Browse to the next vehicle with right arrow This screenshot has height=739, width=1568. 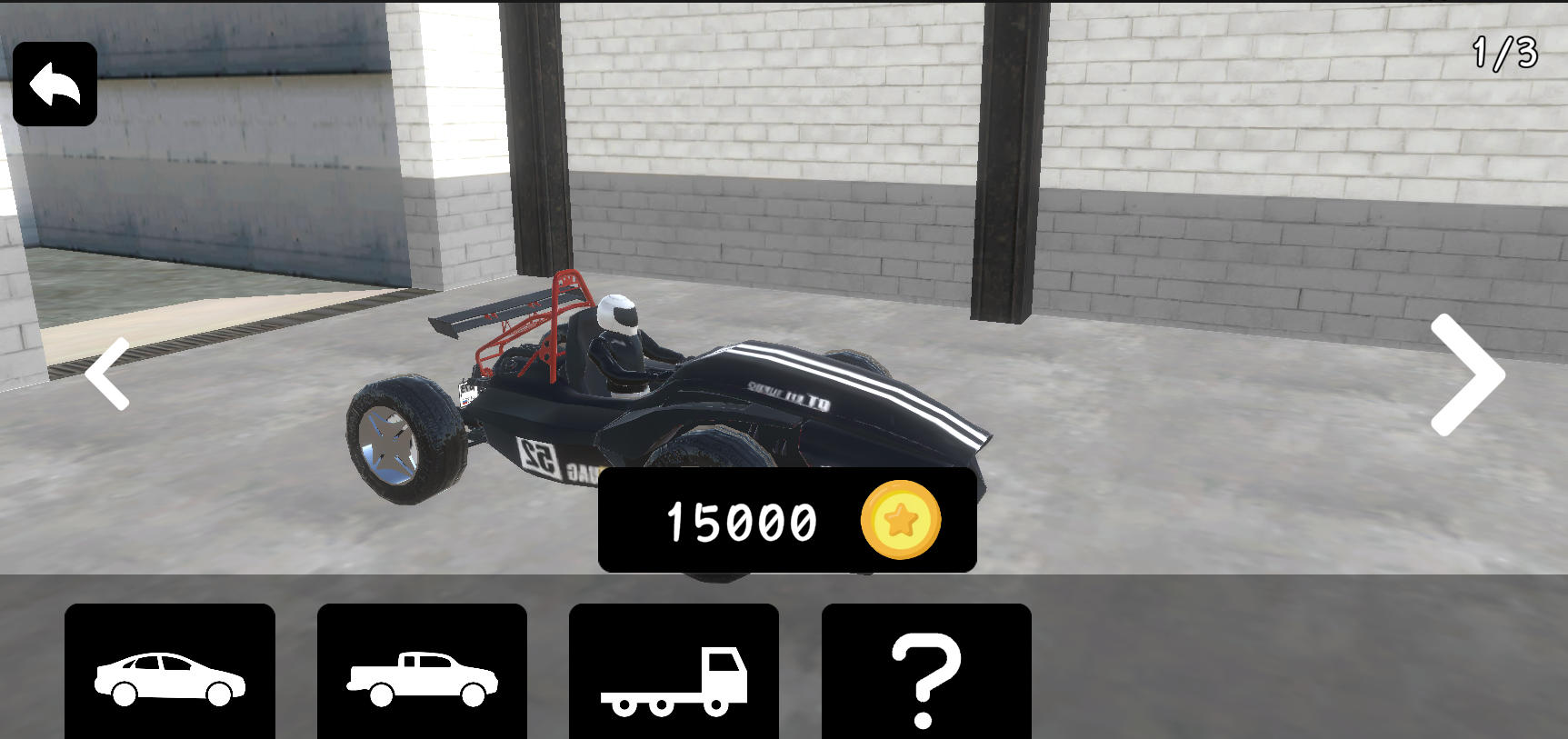click(1462, 374)
